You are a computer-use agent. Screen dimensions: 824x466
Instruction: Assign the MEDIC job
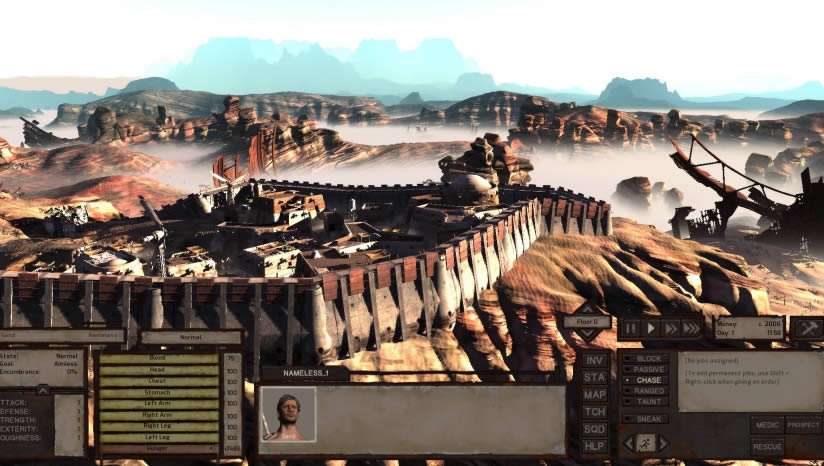click(x=767, y=425)
